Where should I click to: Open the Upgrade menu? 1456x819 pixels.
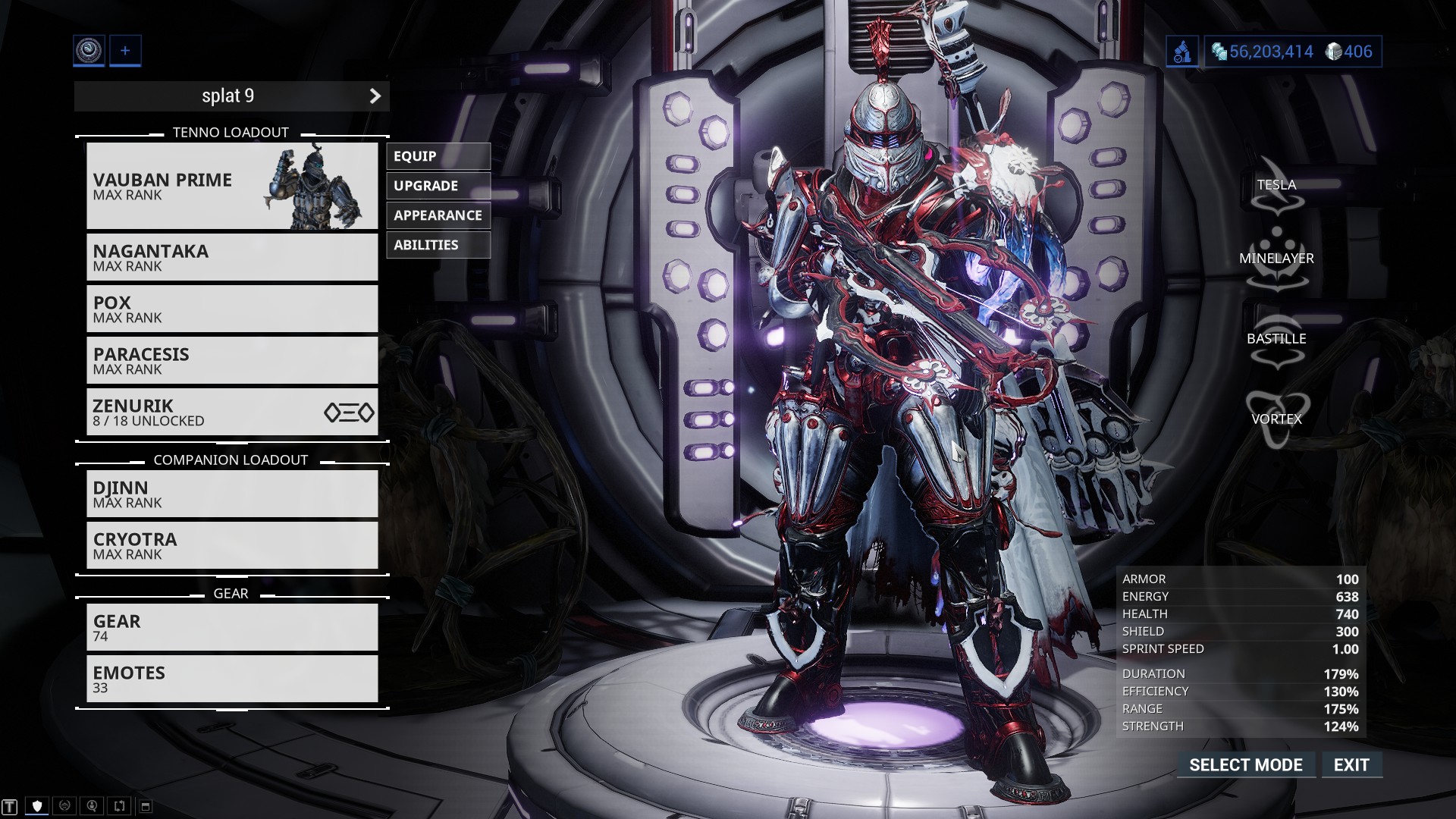click(438, 186)
